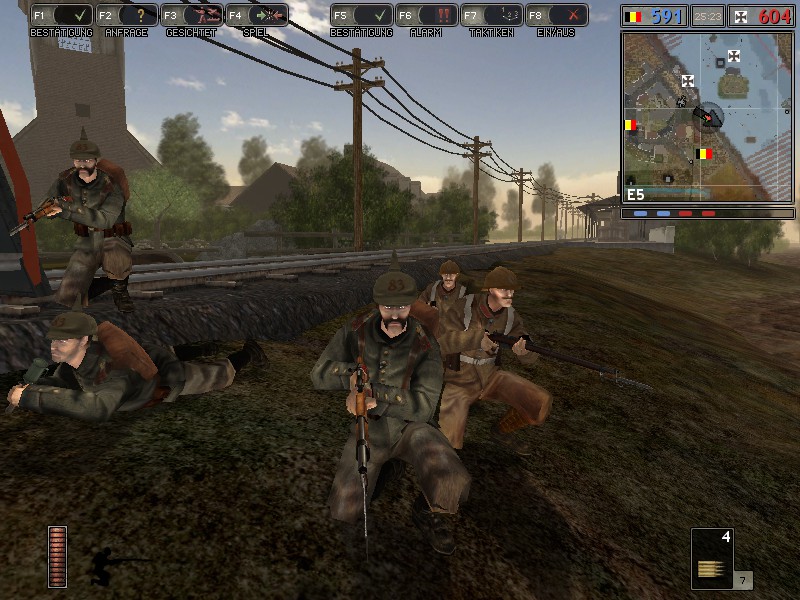The height and width of the screenshot is (600, 800).
Task: Trigger the F6 Alarm command
Action: tap(426, 16)
